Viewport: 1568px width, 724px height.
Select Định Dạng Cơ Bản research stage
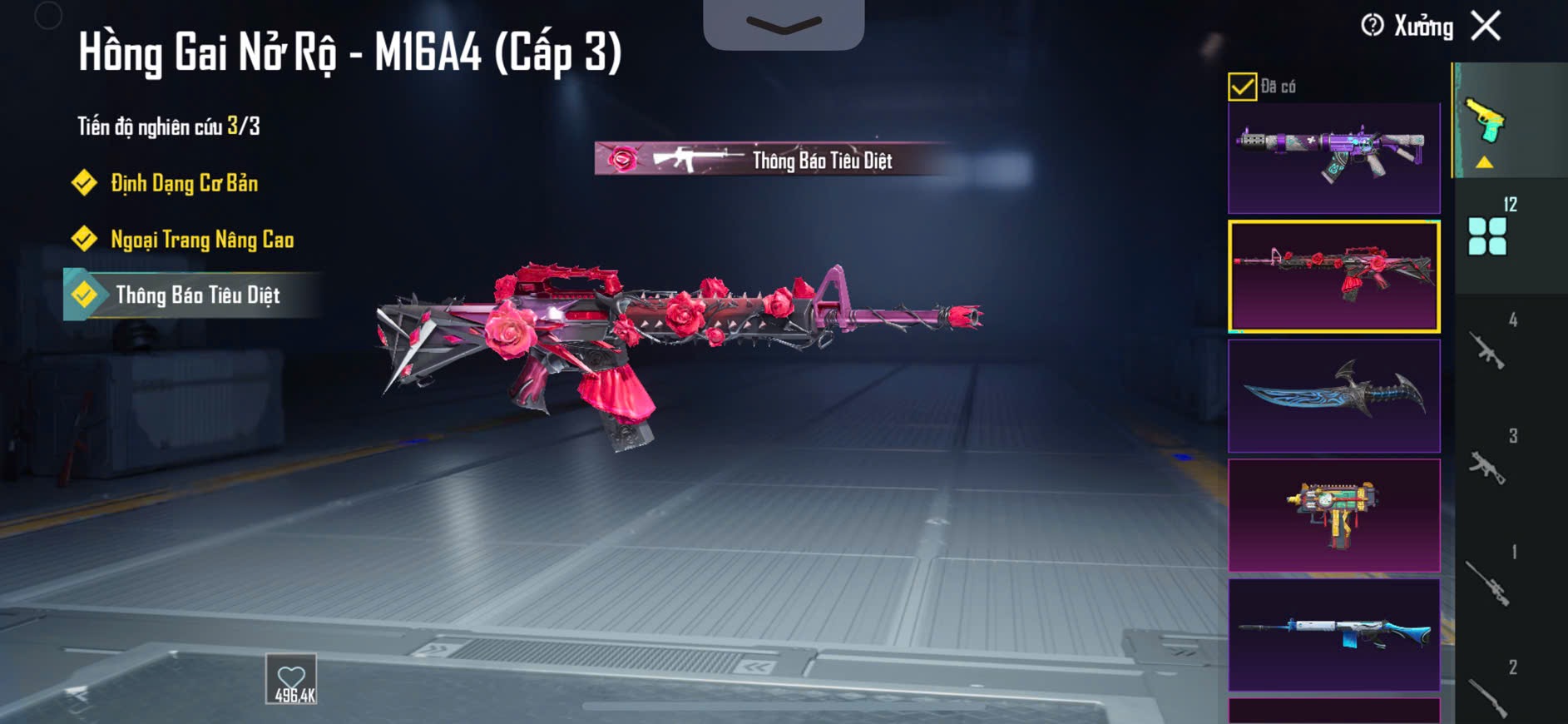pos(183,183)
